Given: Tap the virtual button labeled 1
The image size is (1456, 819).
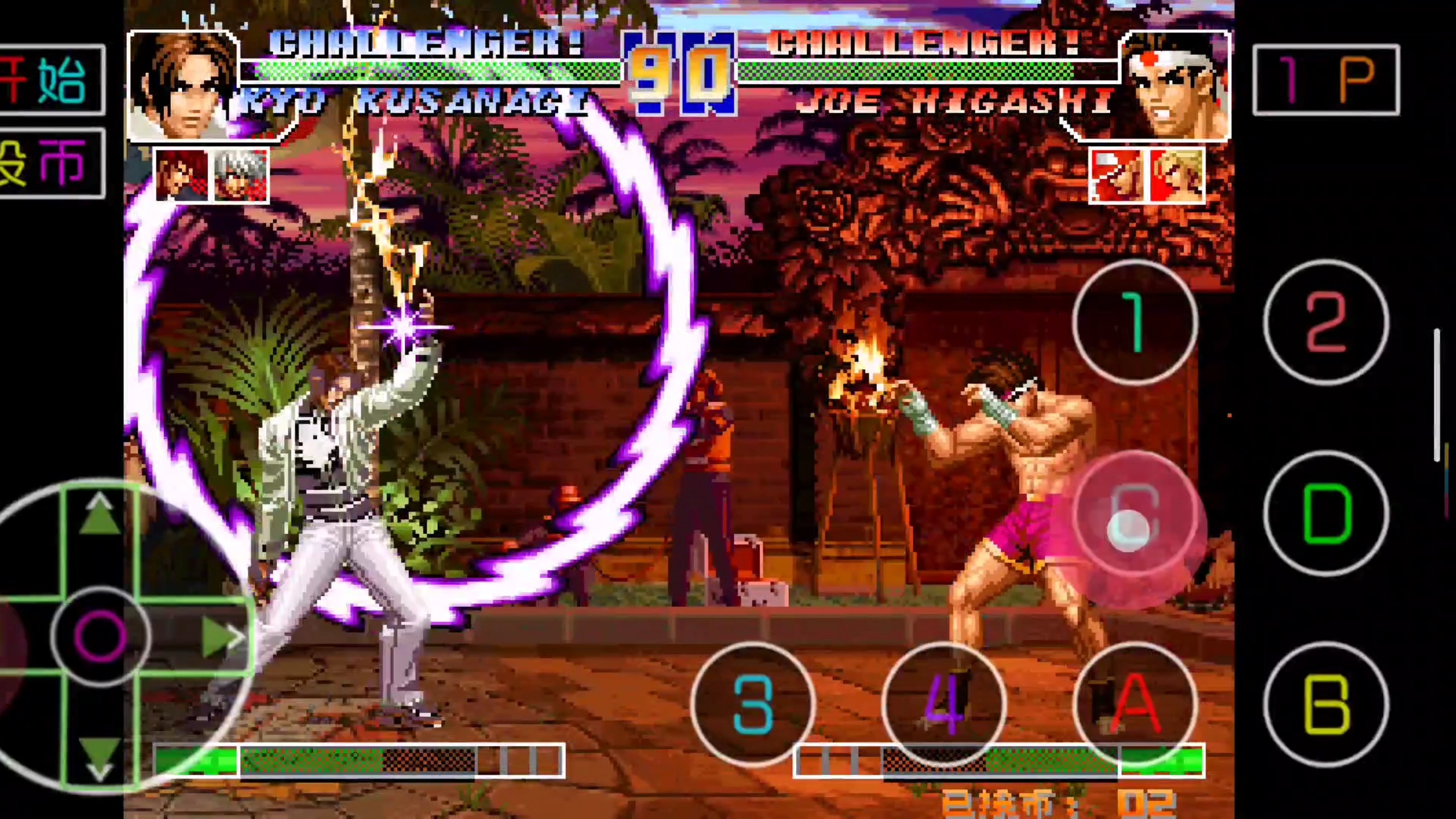Looking at the screenshot, I should click(x=1135, y=322).
